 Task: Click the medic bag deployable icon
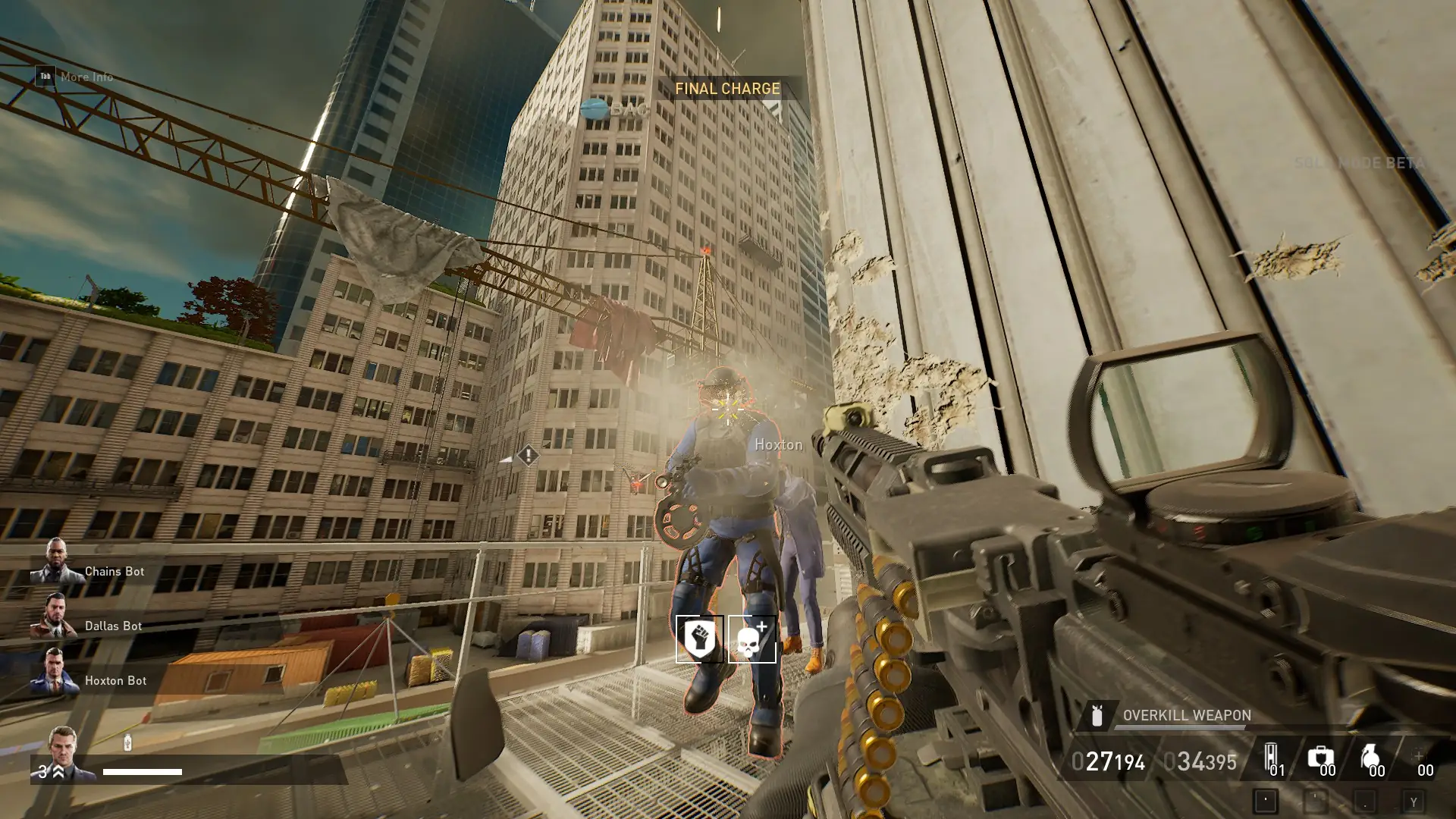(1320, 757)
